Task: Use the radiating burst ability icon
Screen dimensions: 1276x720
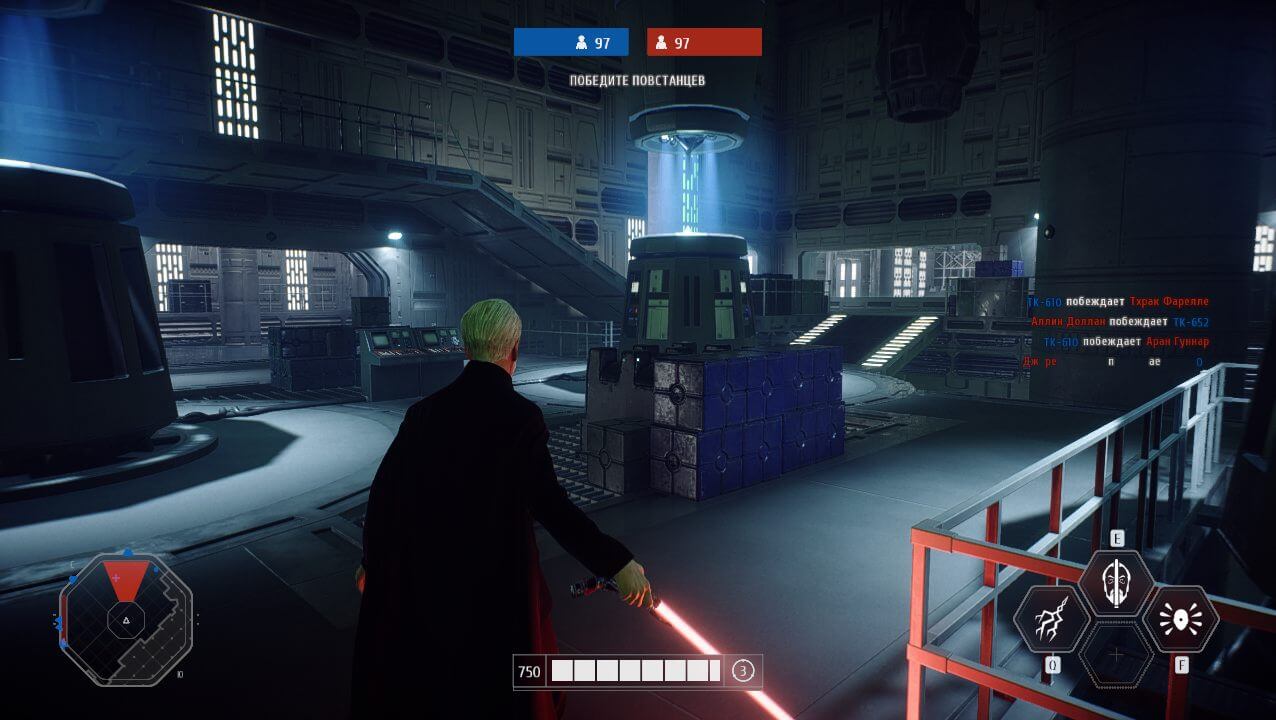Action: [1180, 620]
